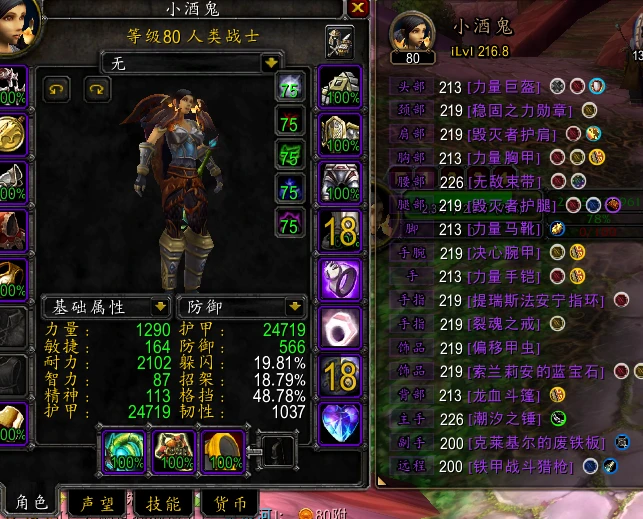Close the character panel window

pyautogui.click(x=358, y=8)
